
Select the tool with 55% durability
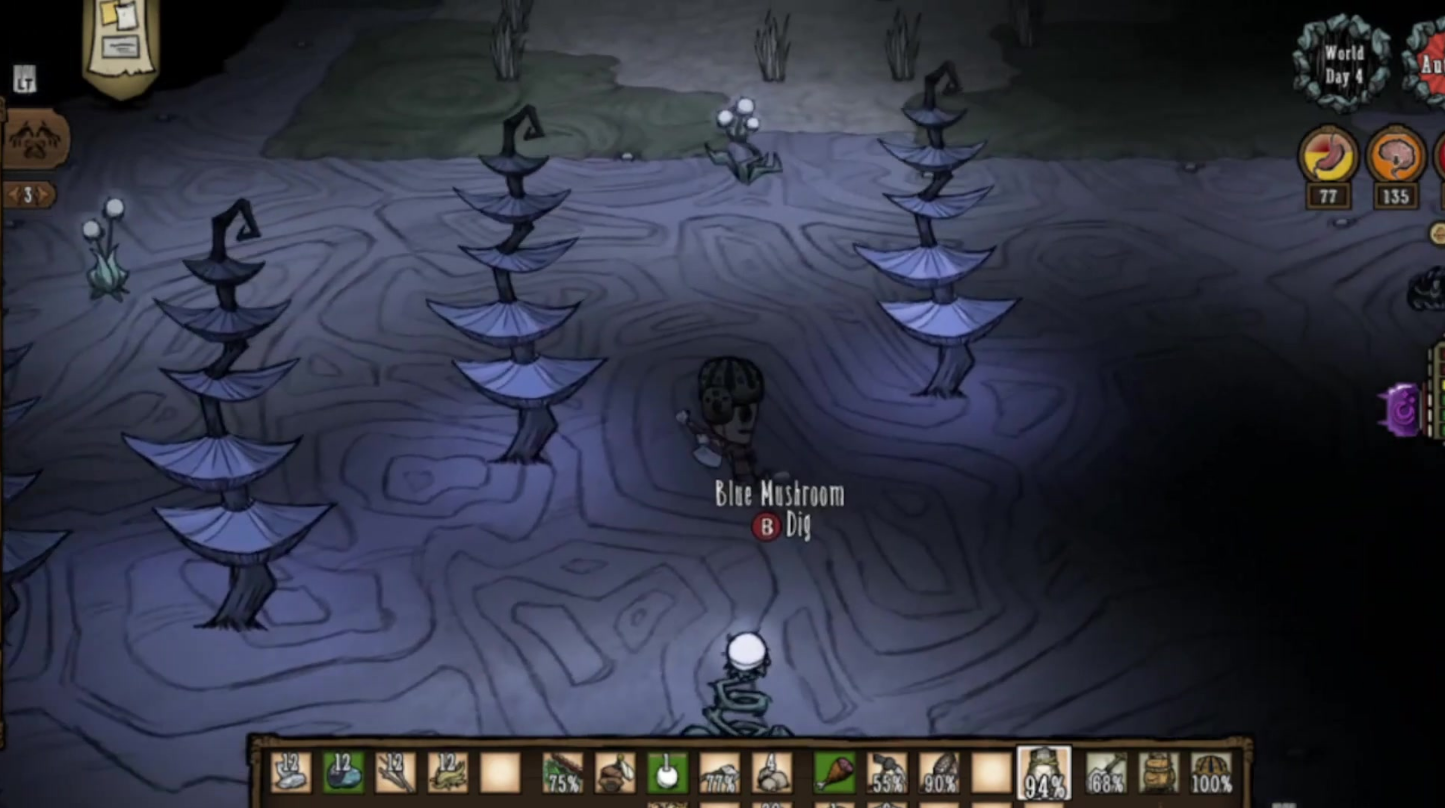886,772
